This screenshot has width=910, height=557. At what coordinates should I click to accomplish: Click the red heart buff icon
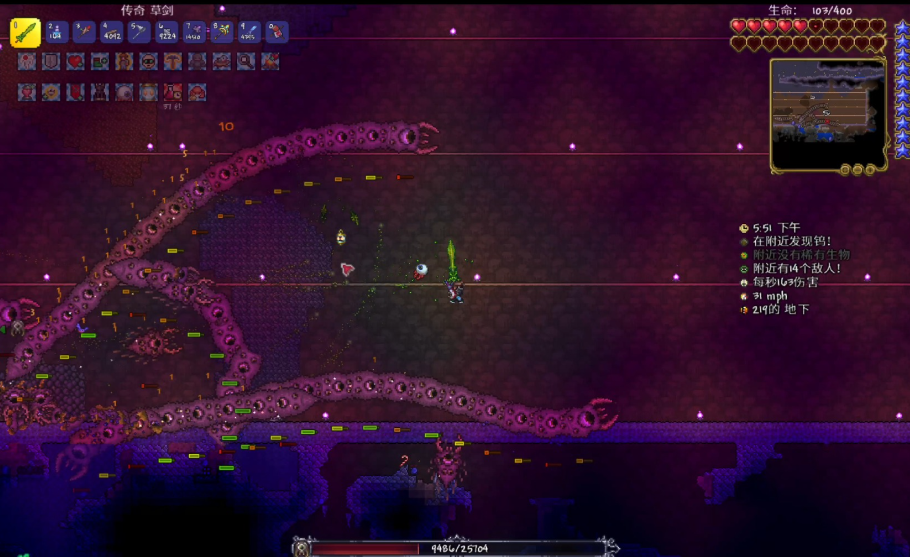point(75,62)
